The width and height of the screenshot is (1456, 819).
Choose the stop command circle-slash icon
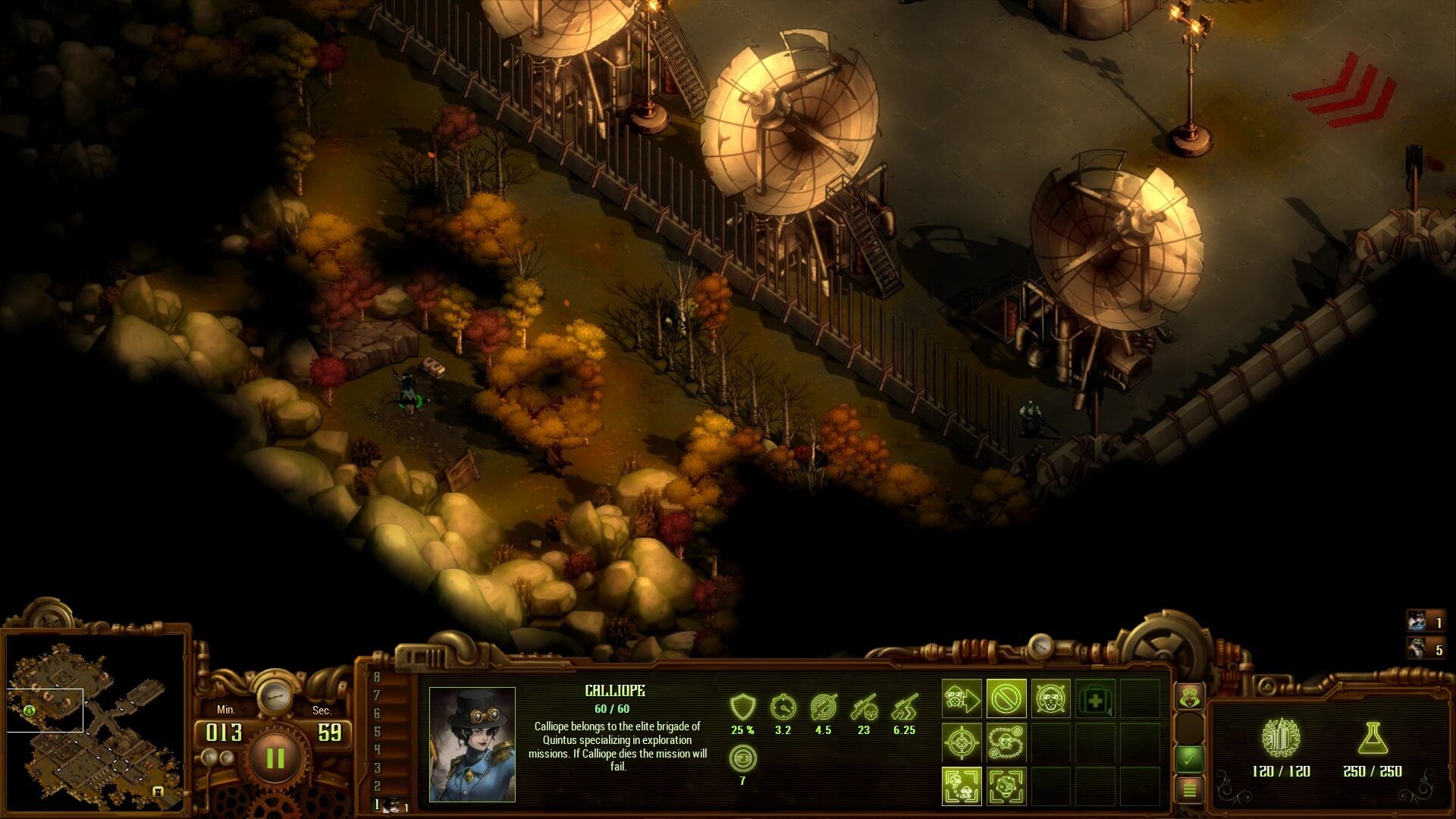1006,698
